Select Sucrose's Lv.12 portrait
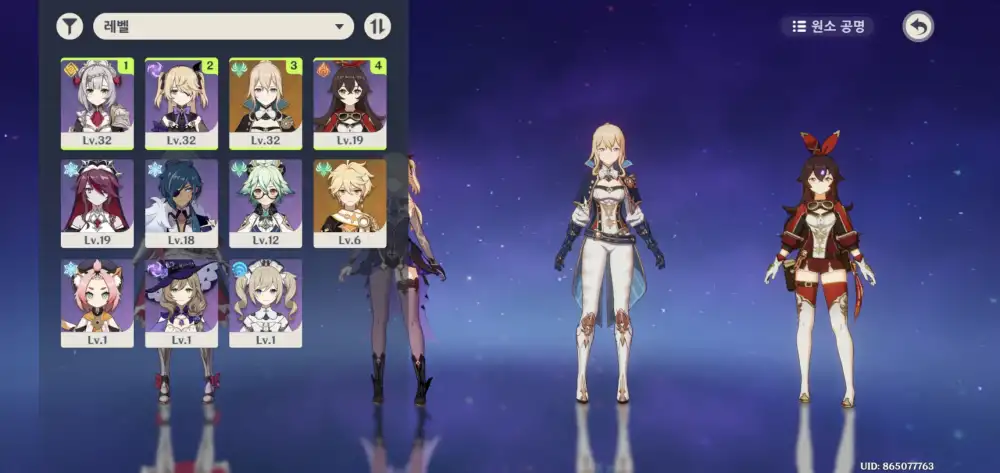The height and width of the screenshot is (473, 1000). [x=265, y=200]
